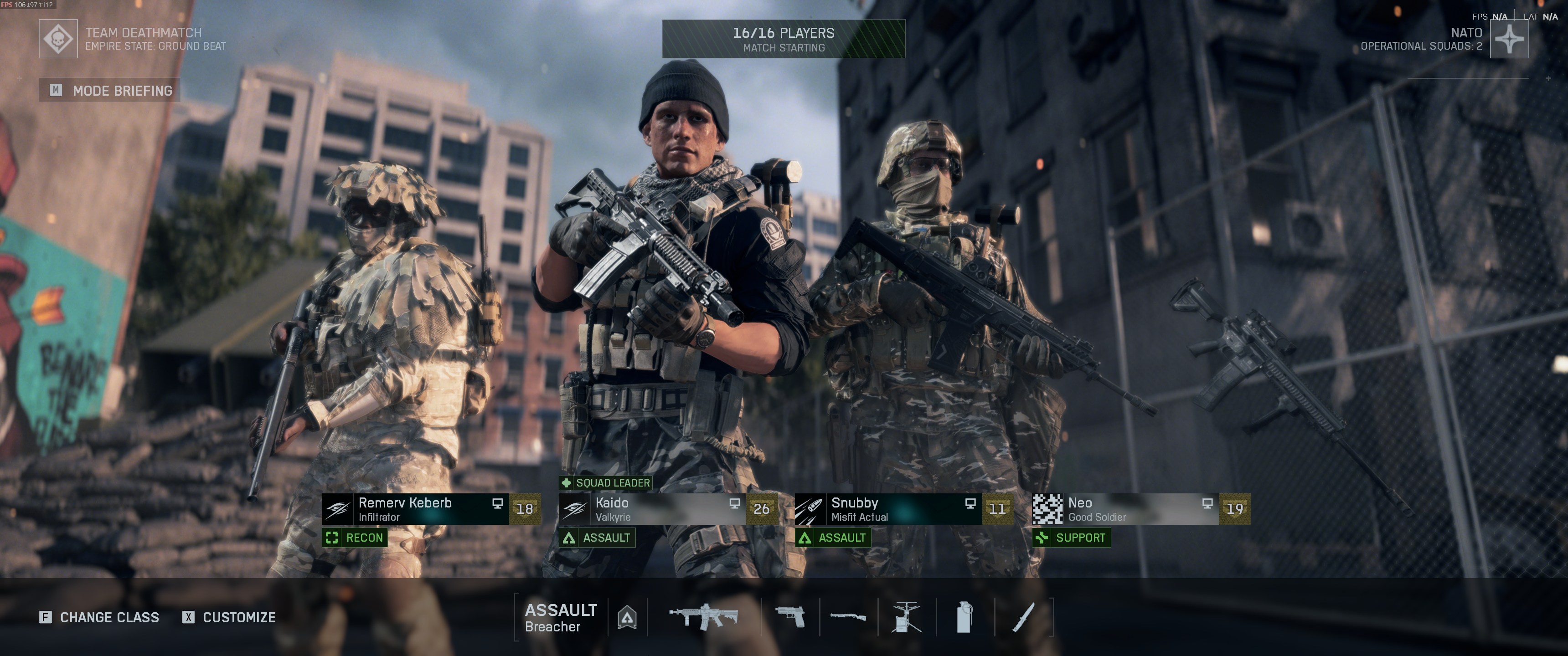Screen dimensions: 1568x656
Task: Select the deploy beacon gadget slot
Action: 906,617
